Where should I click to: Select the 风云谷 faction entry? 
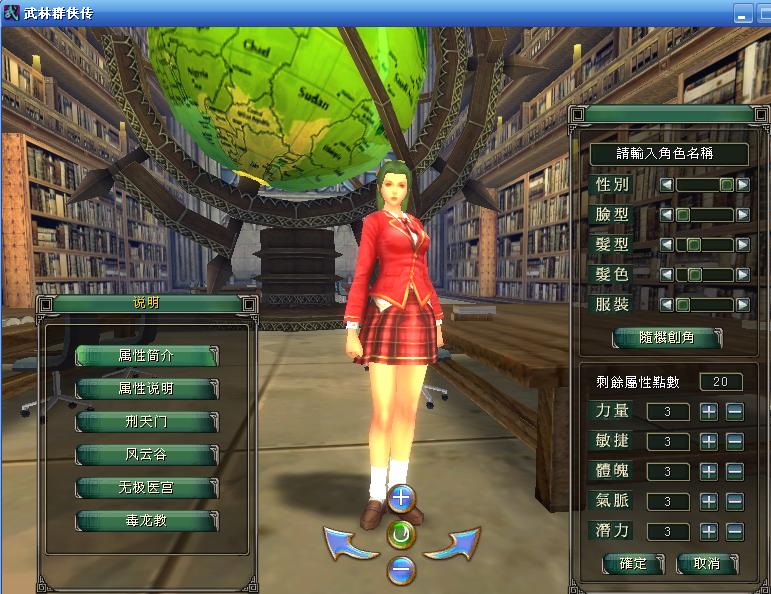[147, 455]
